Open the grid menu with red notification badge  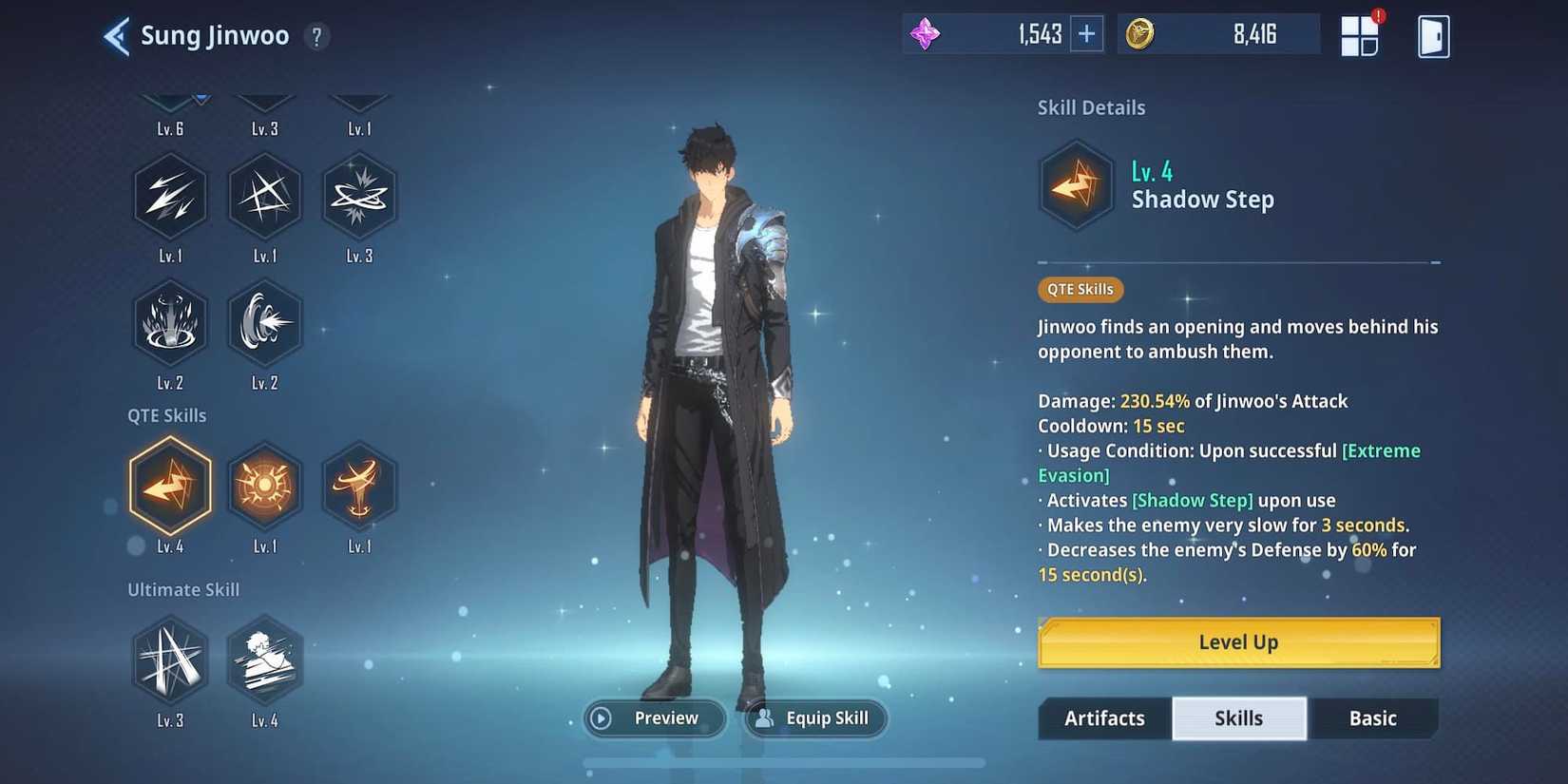point(1361,34)
